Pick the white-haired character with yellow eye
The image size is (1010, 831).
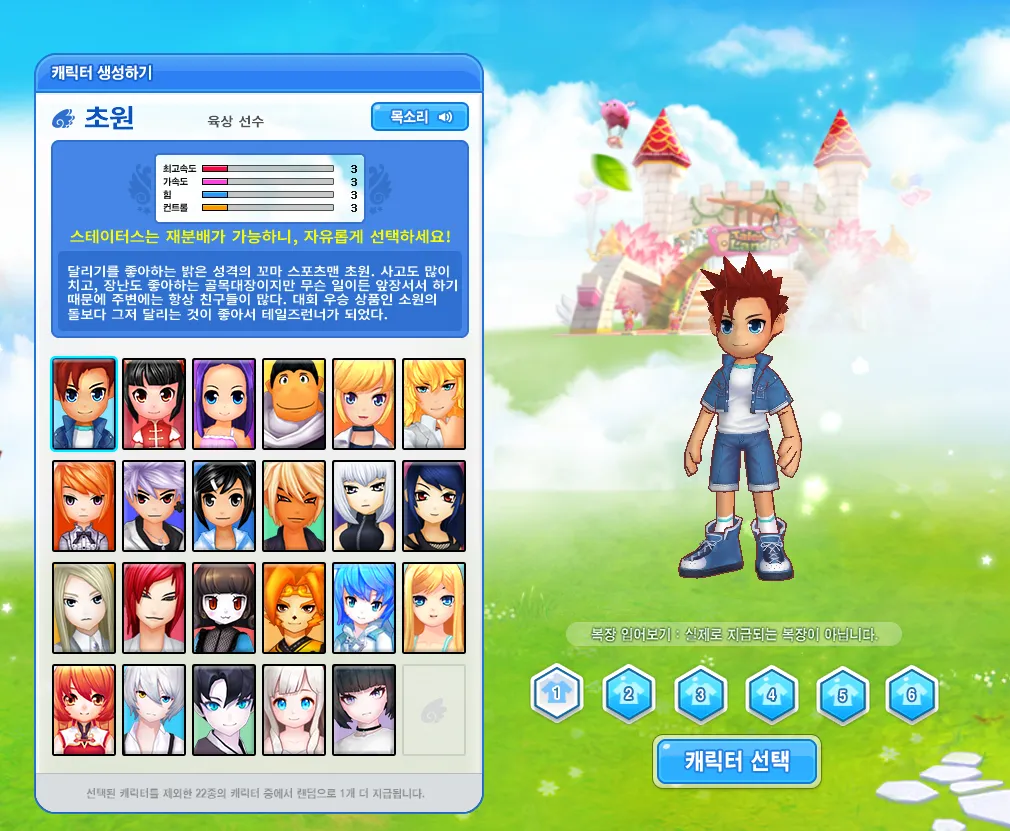coord(154,710)
